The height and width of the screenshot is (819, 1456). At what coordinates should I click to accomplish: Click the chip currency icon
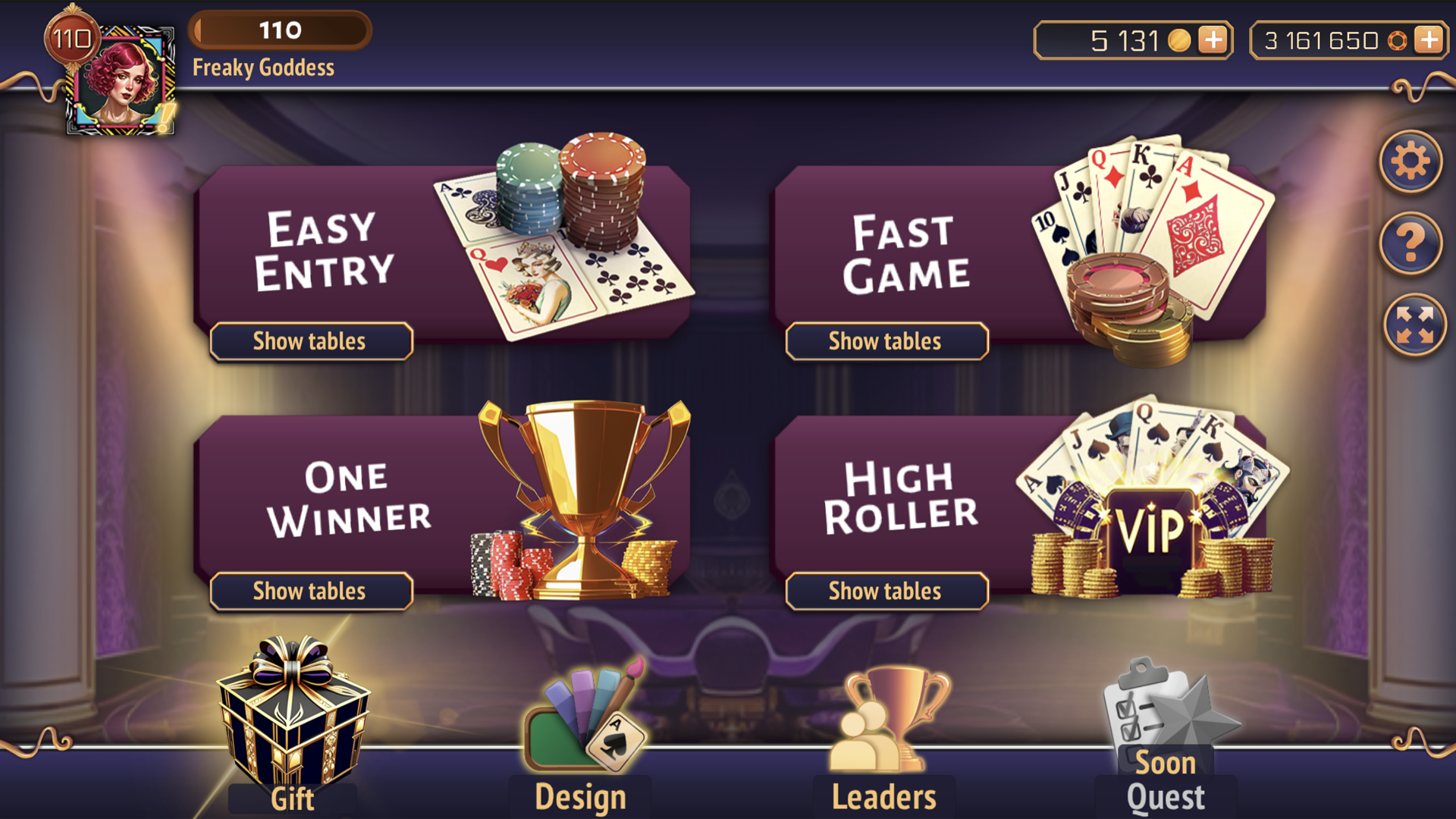click(1399, 39)
